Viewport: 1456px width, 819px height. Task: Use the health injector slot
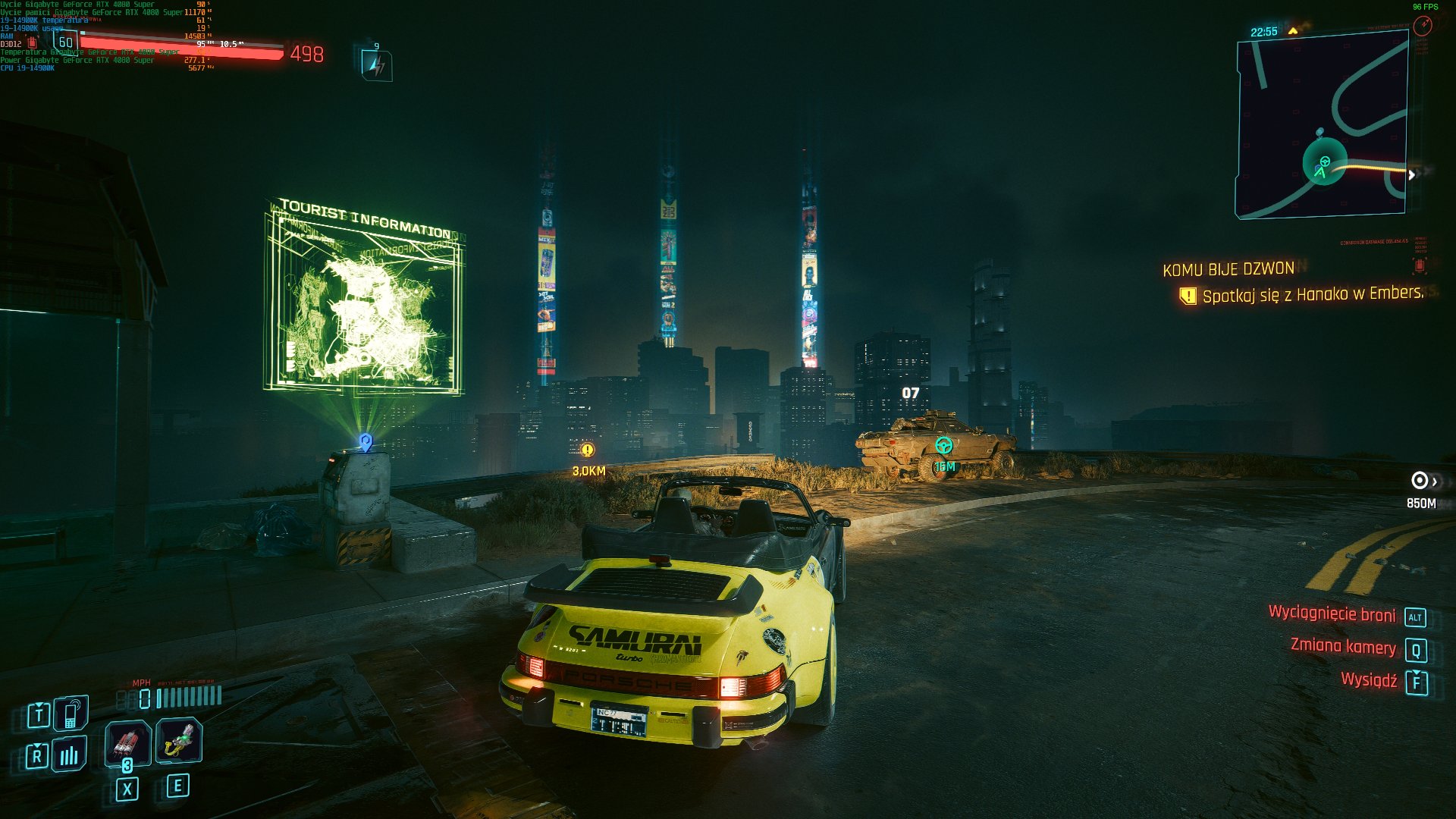point(178,740)
